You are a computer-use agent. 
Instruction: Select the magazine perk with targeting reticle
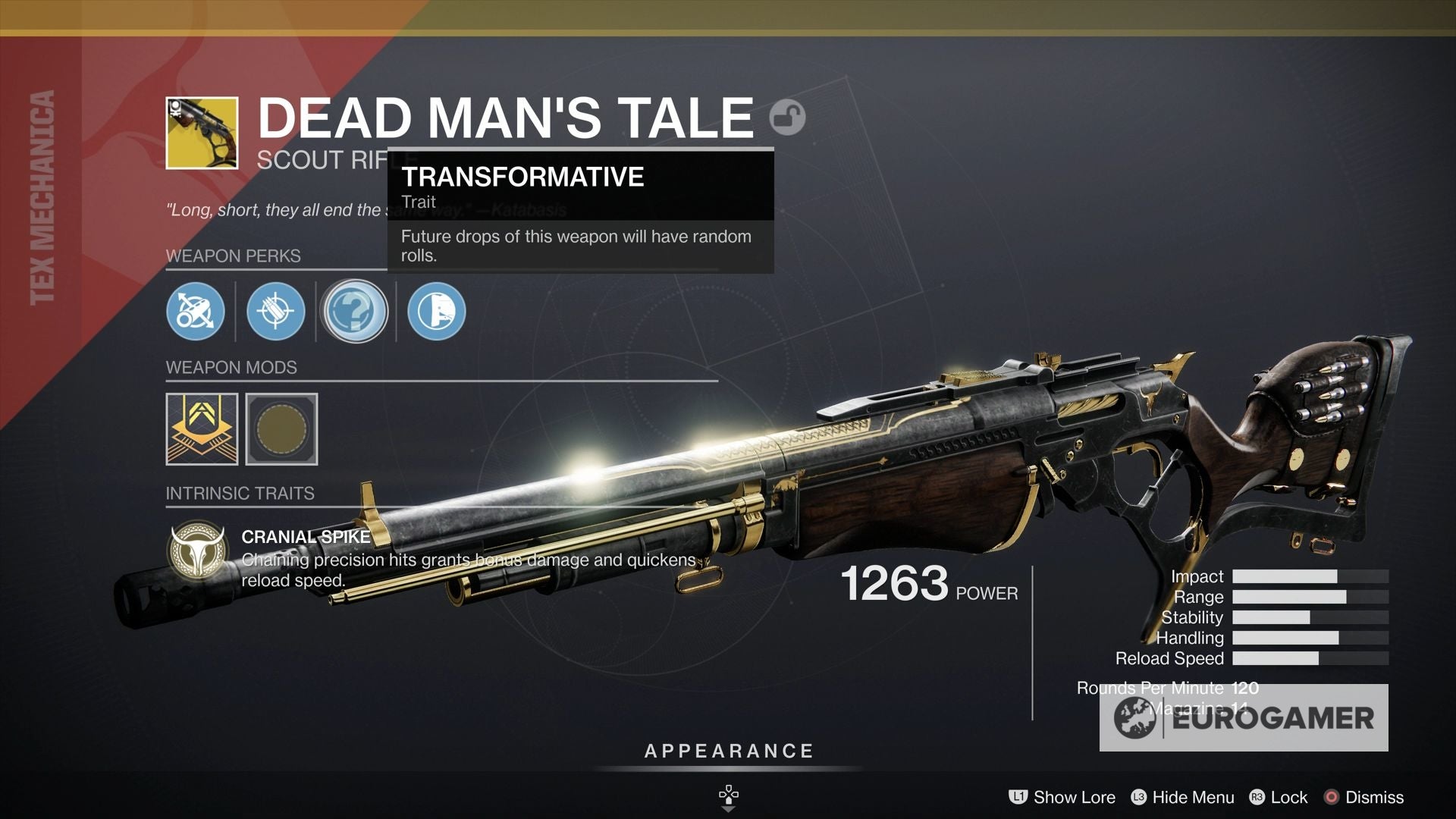point(276,312)
